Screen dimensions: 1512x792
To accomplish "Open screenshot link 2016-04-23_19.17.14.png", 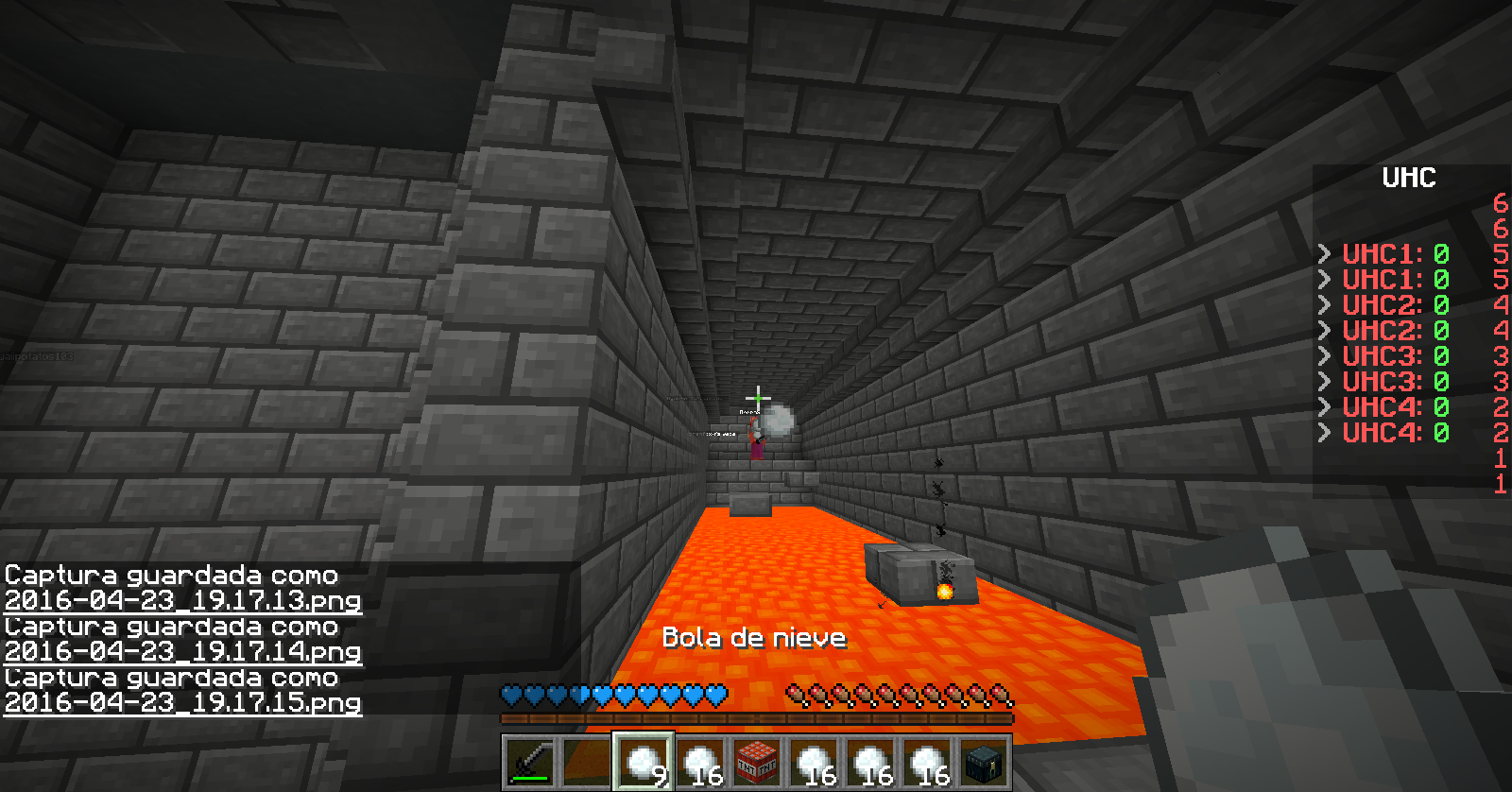I will (182, 651).
